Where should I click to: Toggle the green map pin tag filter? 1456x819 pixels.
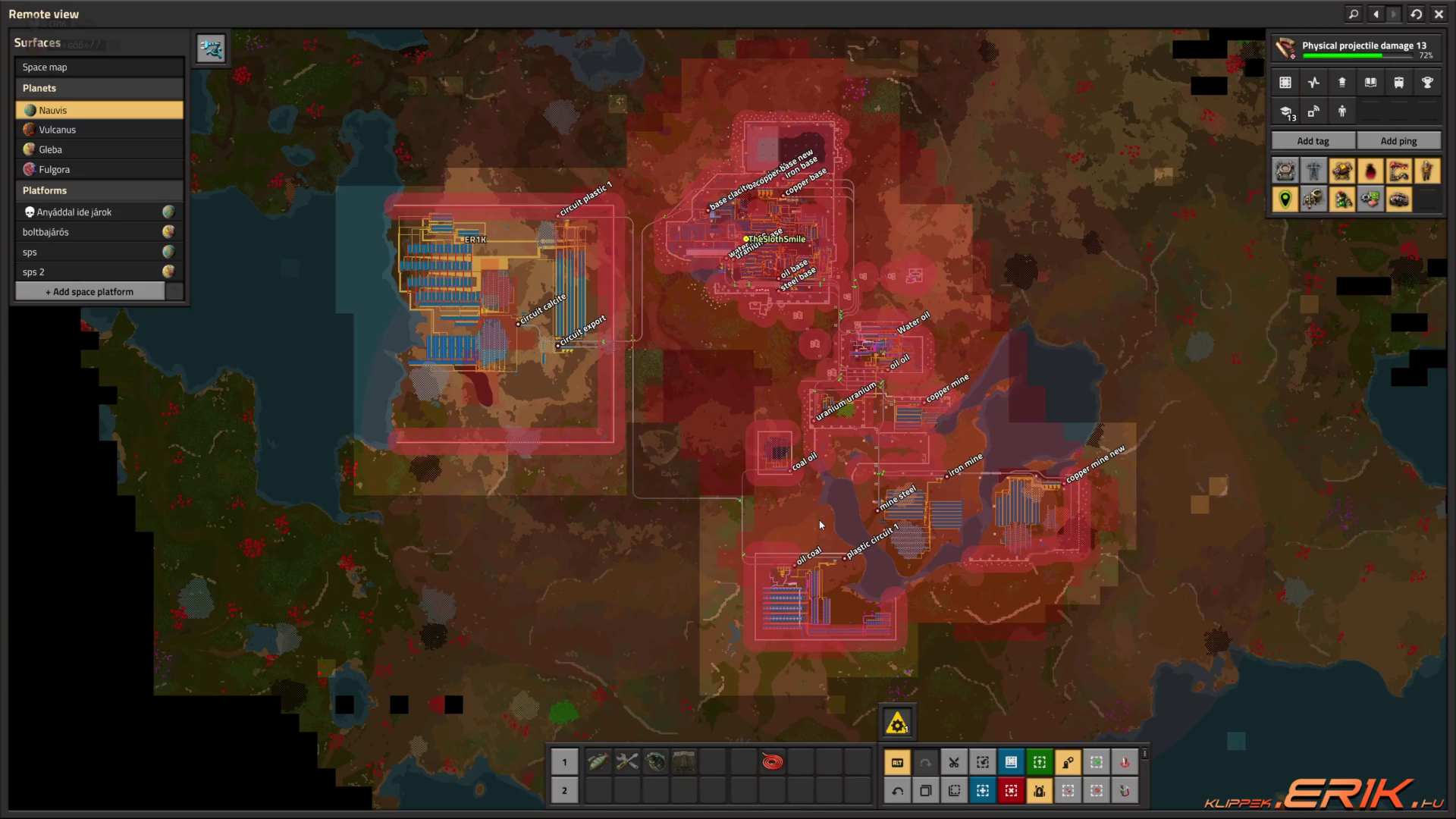point(1285,199)
